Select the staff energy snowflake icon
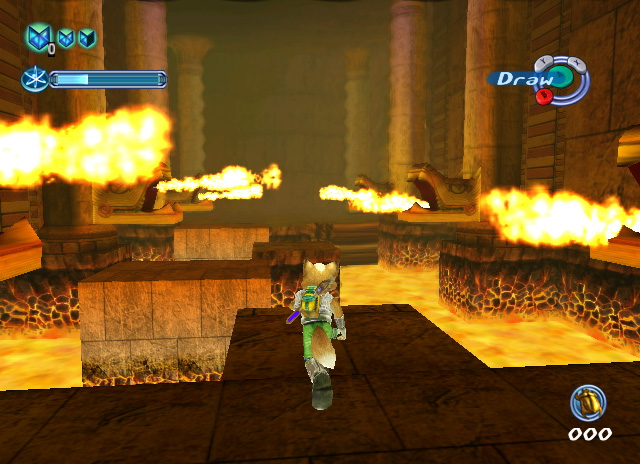640x464 pixels. (x=34, y=79)
